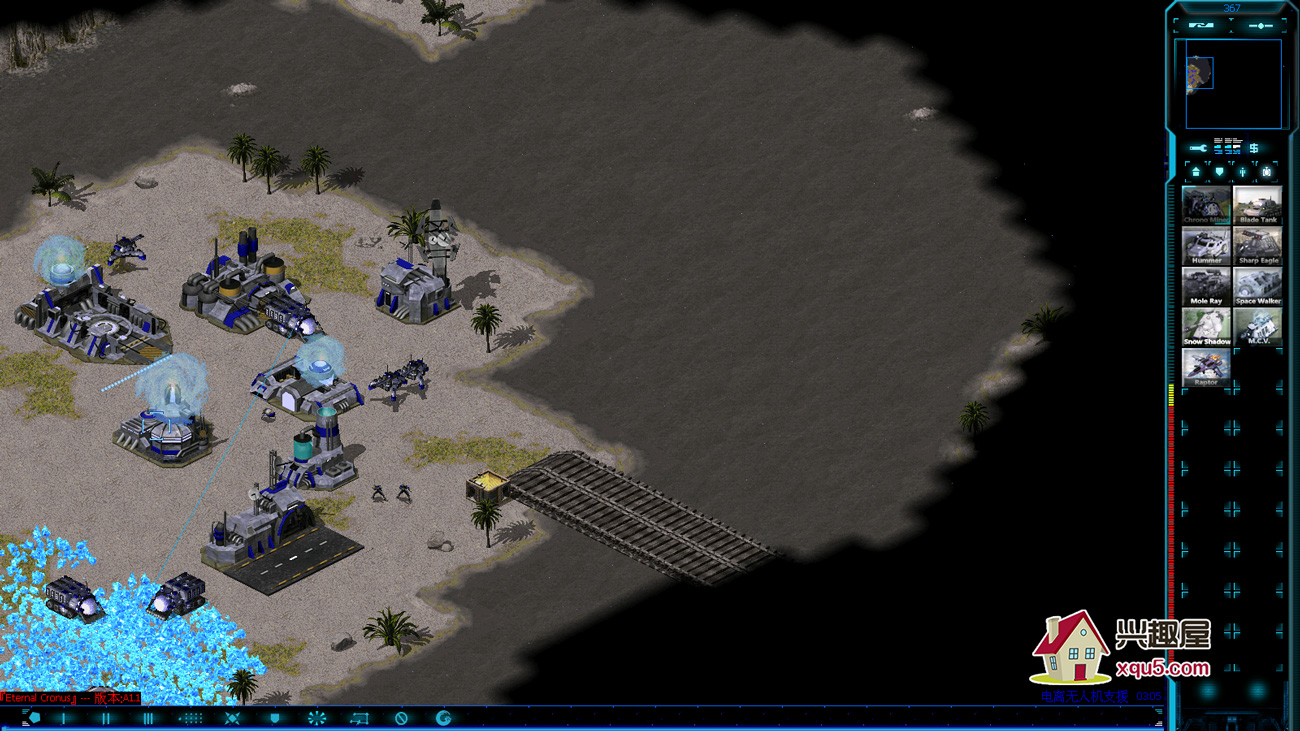This screenshot has width=1300, height=731.
Task: Choose the Mole Ray build icon
Action: [x=1206, y=287]
